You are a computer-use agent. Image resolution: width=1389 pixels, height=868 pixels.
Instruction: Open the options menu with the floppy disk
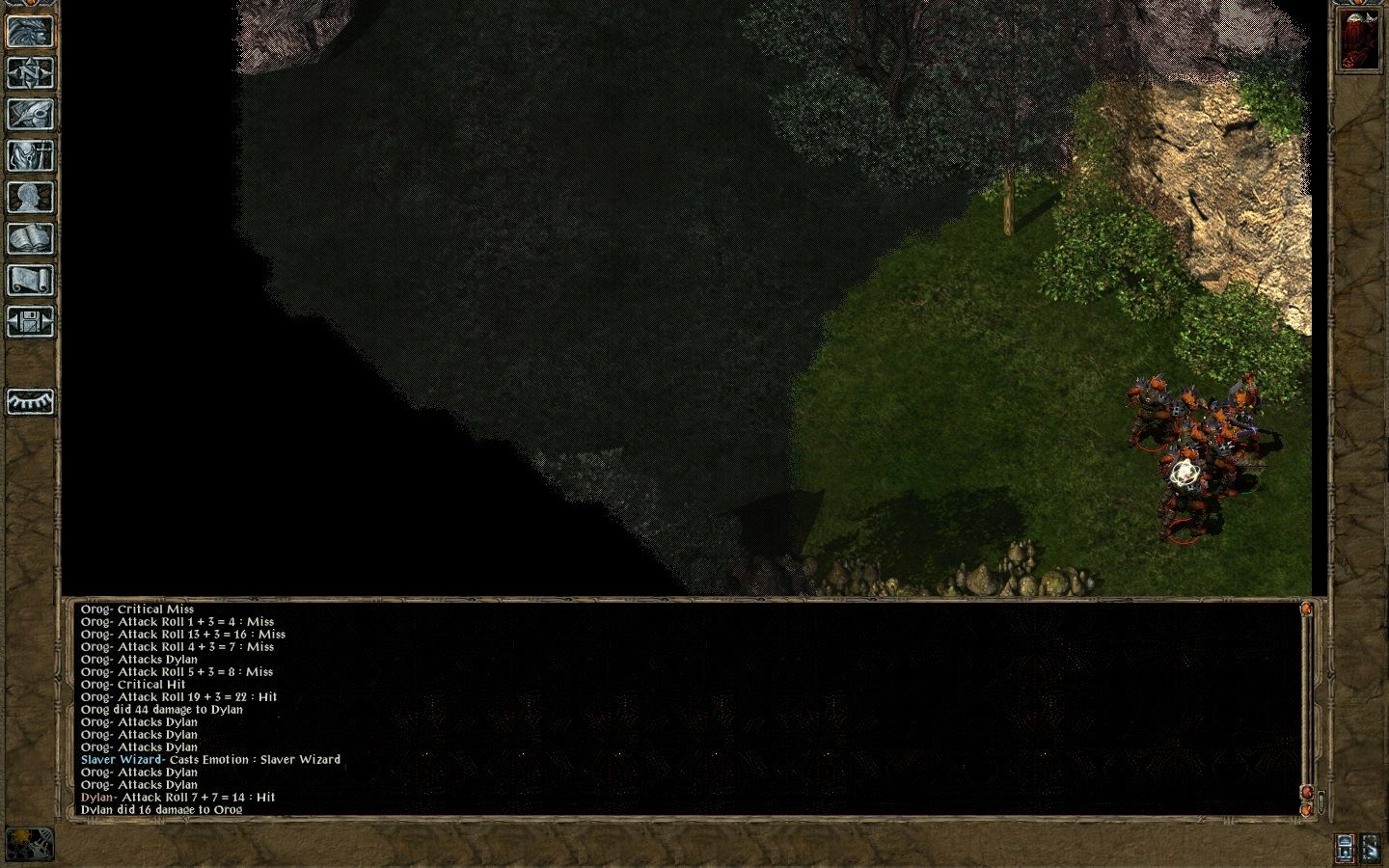pos(30,321)
